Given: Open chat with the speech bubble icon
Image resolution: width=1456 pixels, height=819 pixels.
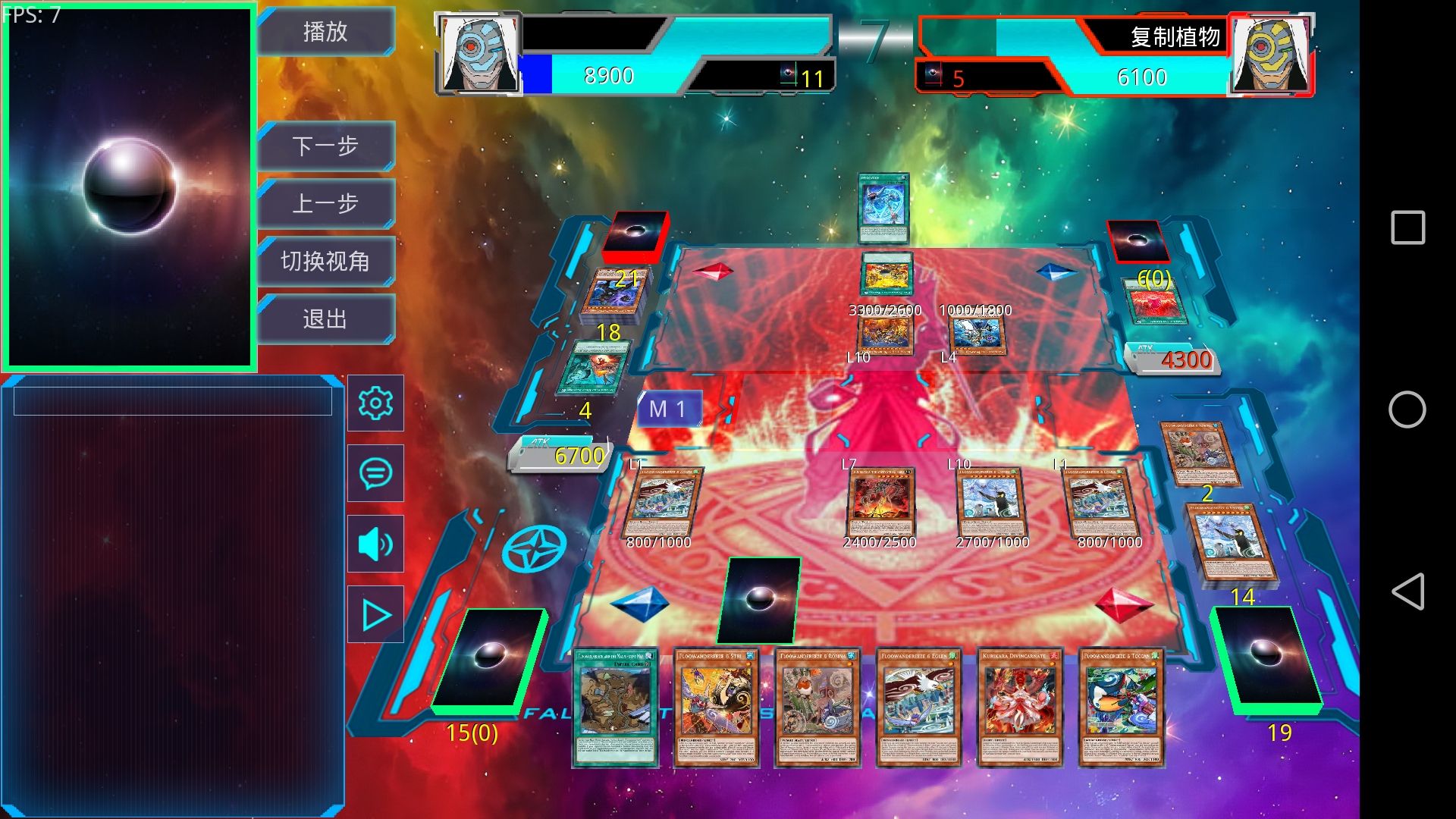Looking at the screenshot, I should tap(375, 473).
